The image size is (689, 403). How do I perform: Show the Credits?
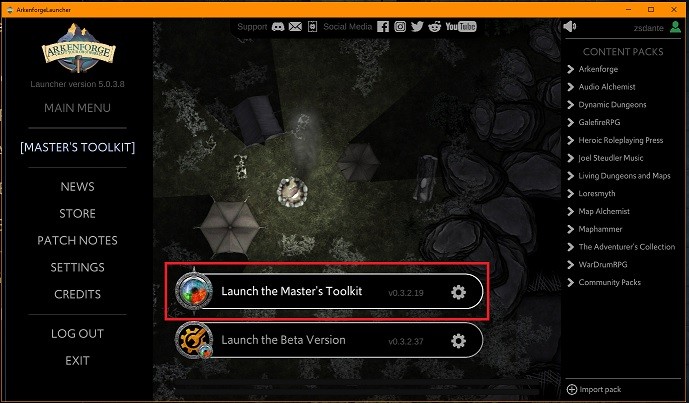tap(77, 295)
